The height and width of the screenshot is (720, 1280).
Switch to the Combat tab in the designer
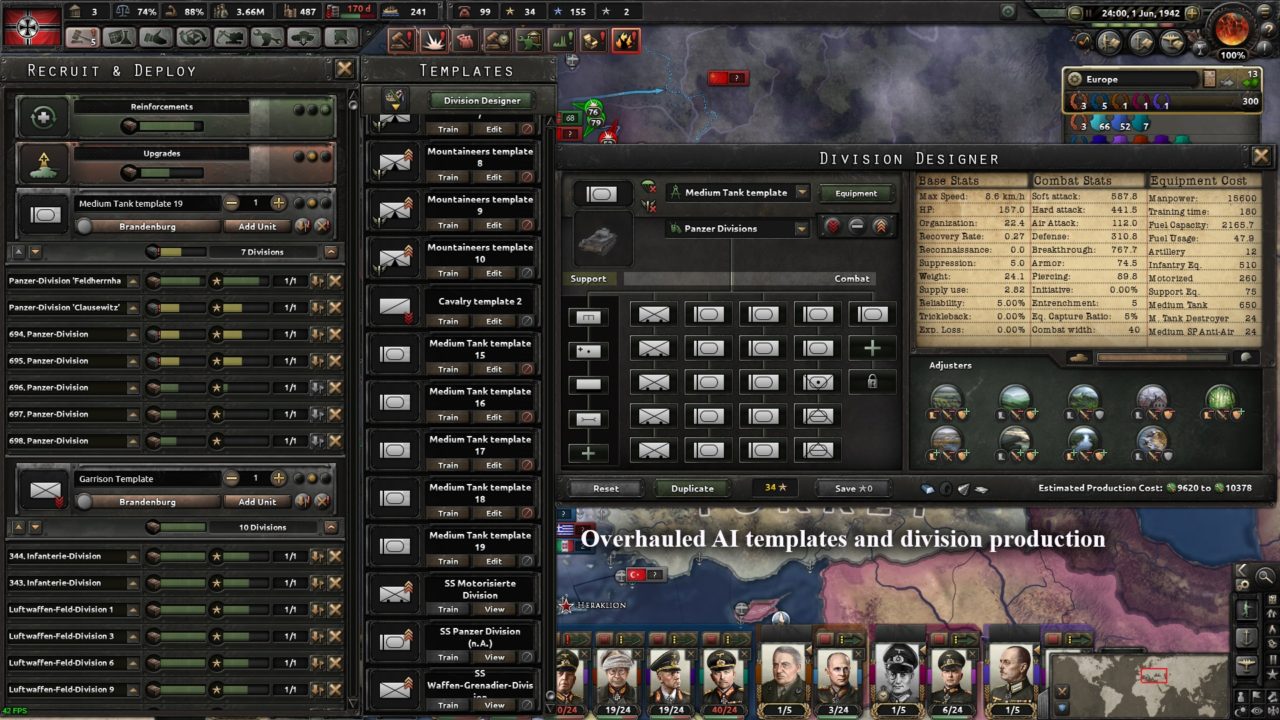point(851,279)
